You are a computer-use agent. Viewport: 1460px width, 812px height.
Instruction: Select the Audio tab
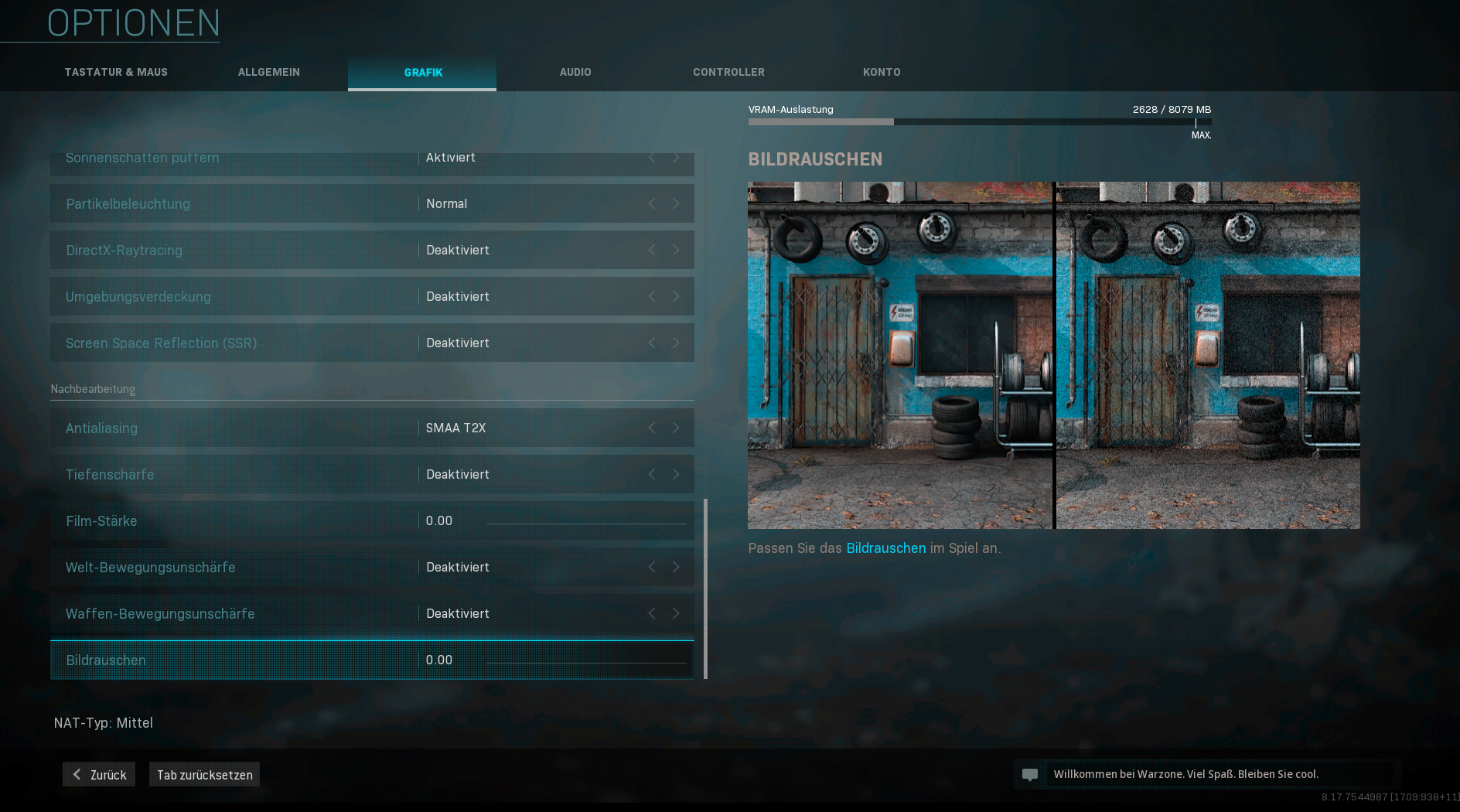tap(575, 72)
